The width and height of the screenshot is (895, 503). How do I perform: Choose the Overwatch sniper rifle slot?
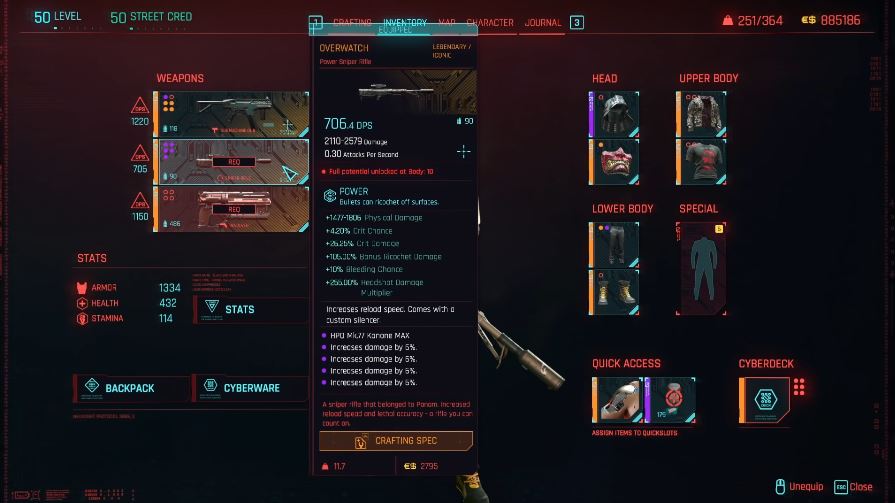[231, 162]
